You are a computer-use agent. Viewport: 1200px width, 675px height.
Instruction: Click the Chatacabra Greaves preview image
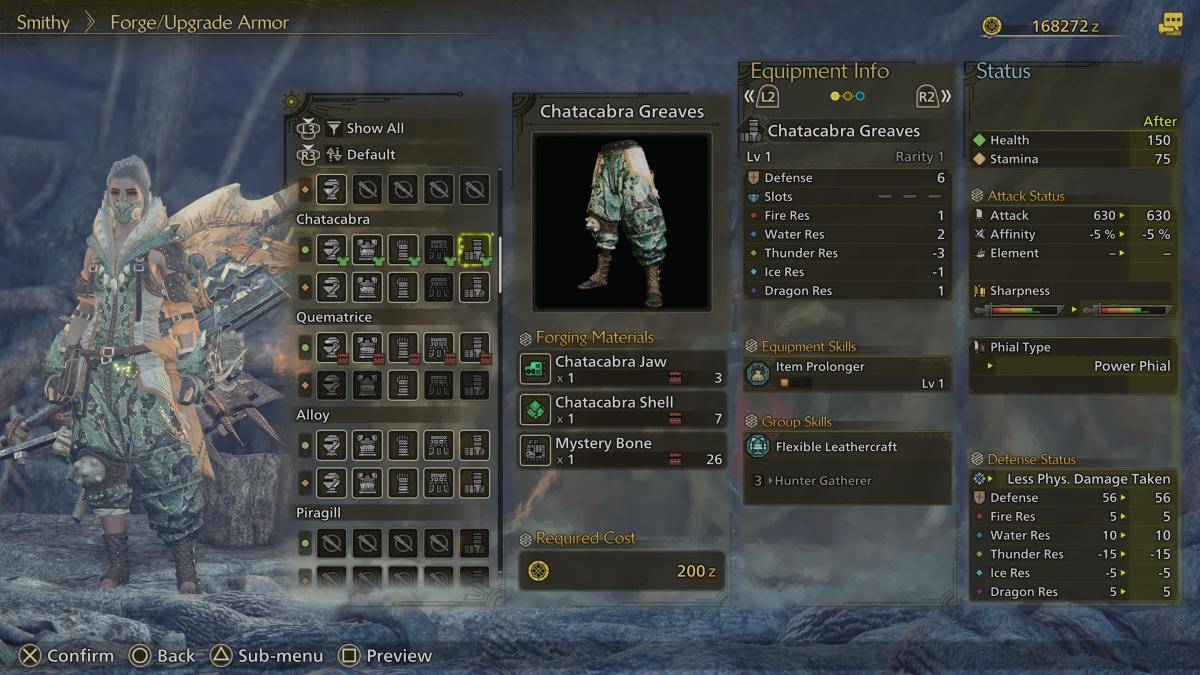coord(621,221)
